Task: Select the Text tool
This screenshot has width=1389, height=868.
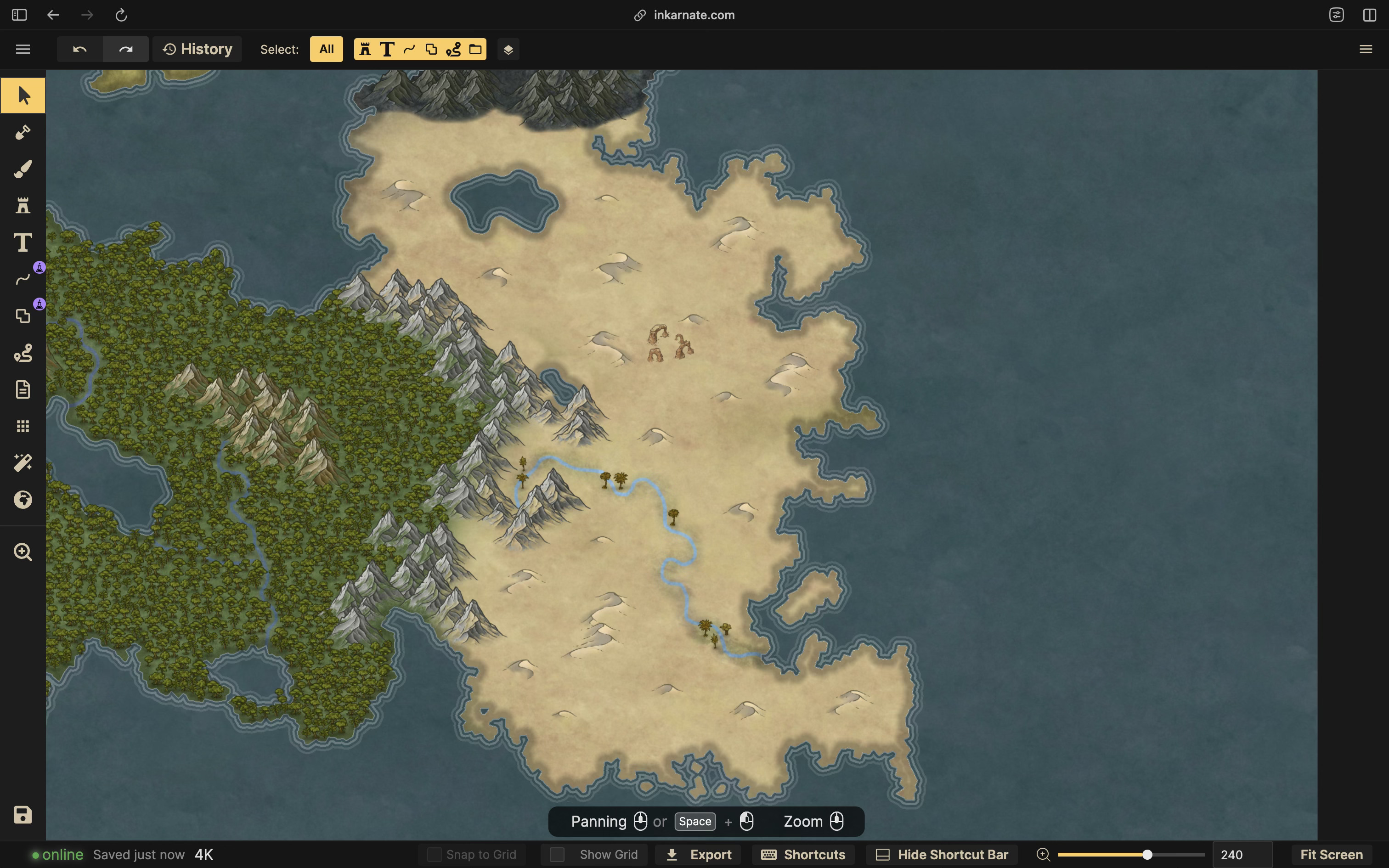Action: point(23,242)
